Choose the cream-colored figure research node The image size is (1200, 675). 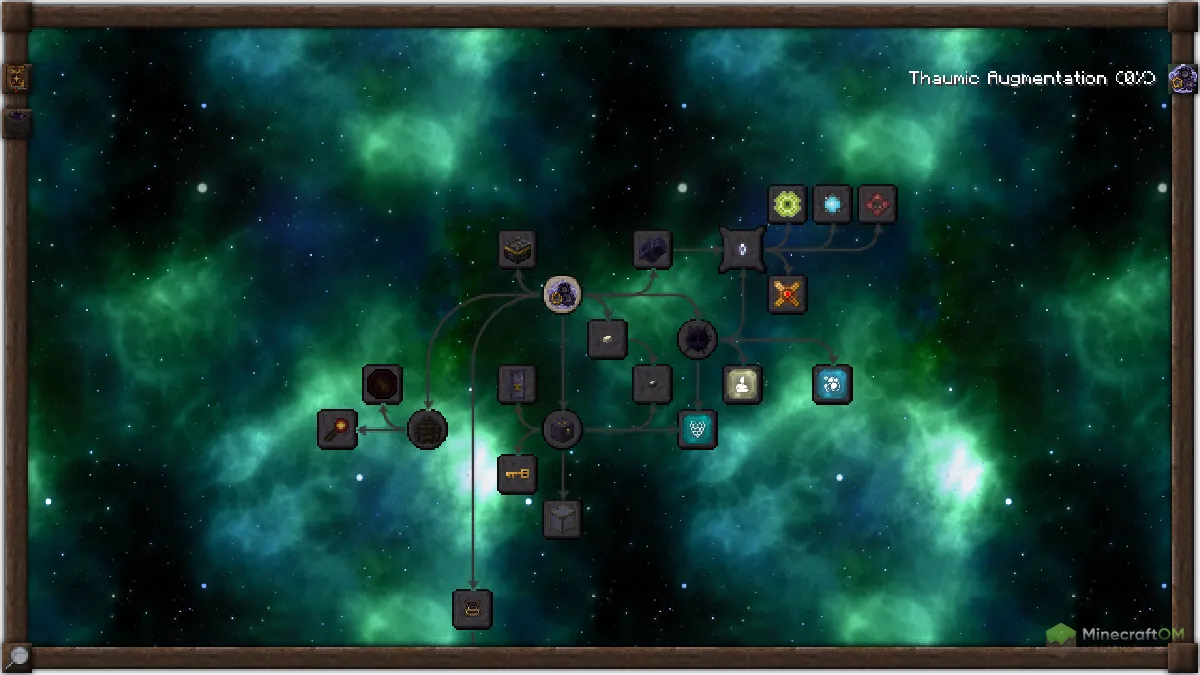tap(742, 384)
